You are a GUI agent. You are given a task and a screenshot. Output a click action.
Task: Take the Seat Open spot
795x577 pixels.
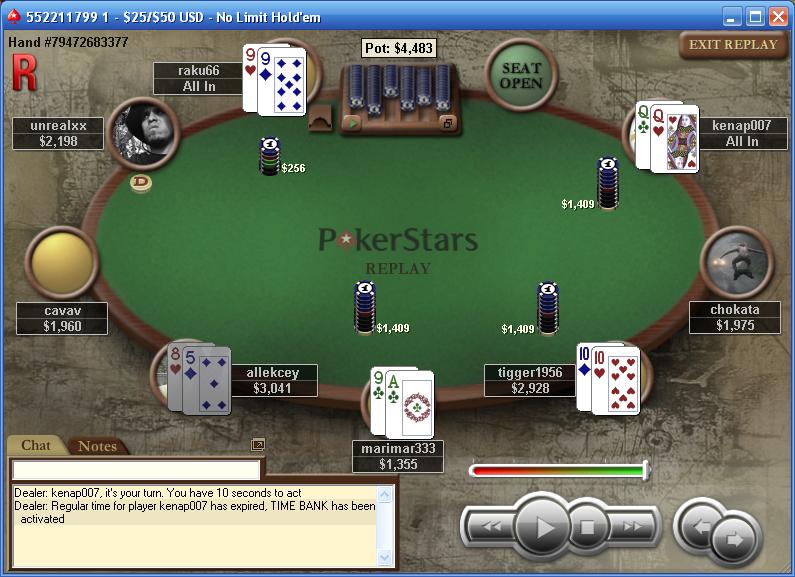521,75
